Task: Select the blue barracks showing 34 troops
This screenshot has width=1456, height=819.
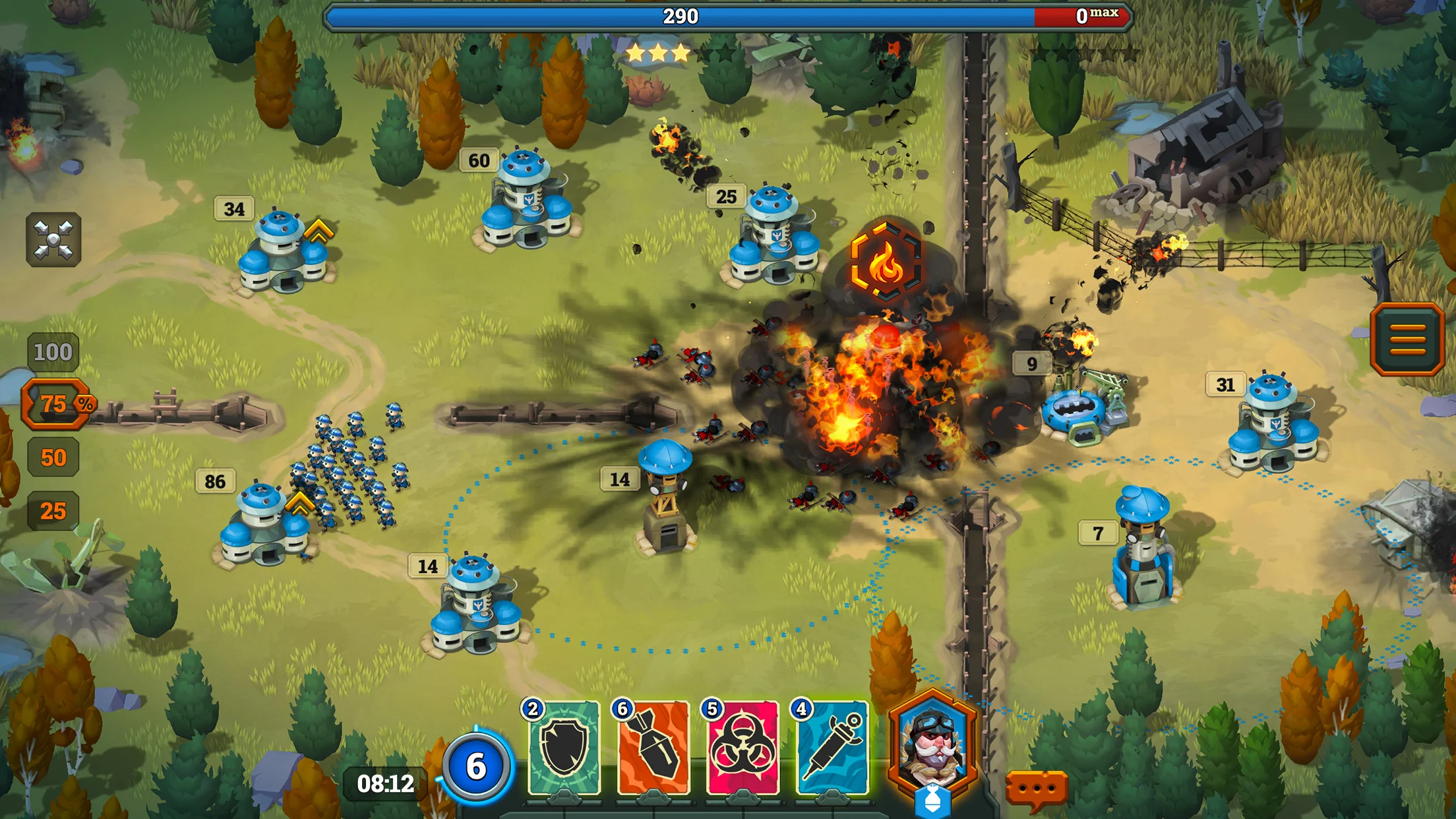Action: click(284, 253)
